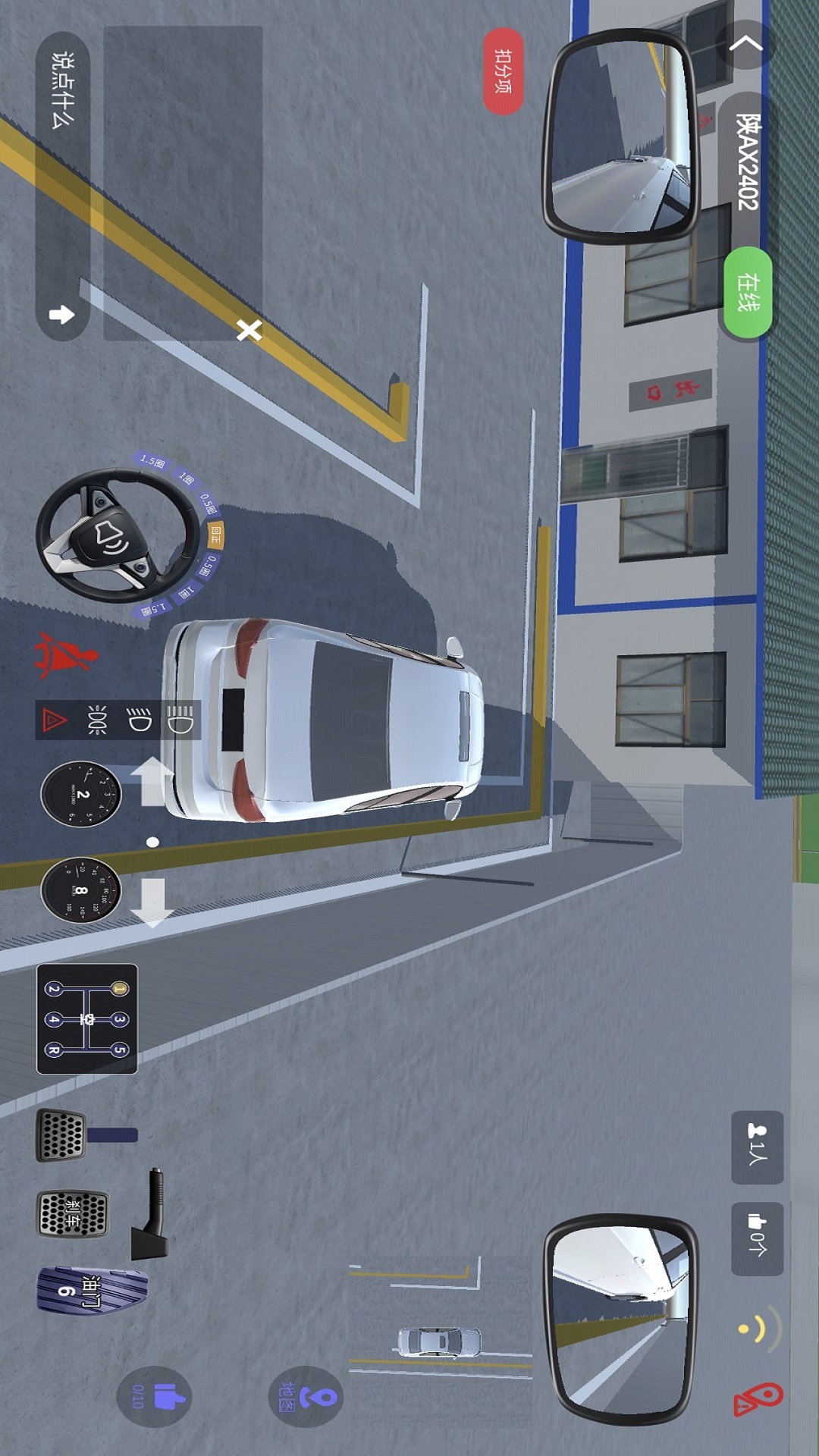Toggle the red hazard warning lights
Image resolution: width=819 pixels, height=1456 pixels.
pyautogui.click(x=54, y=720)
